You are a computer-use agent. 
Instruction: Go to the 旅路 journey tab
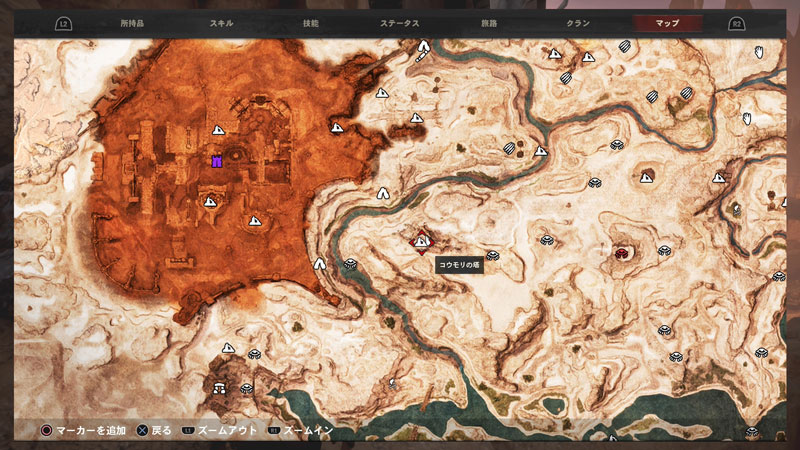490,22
